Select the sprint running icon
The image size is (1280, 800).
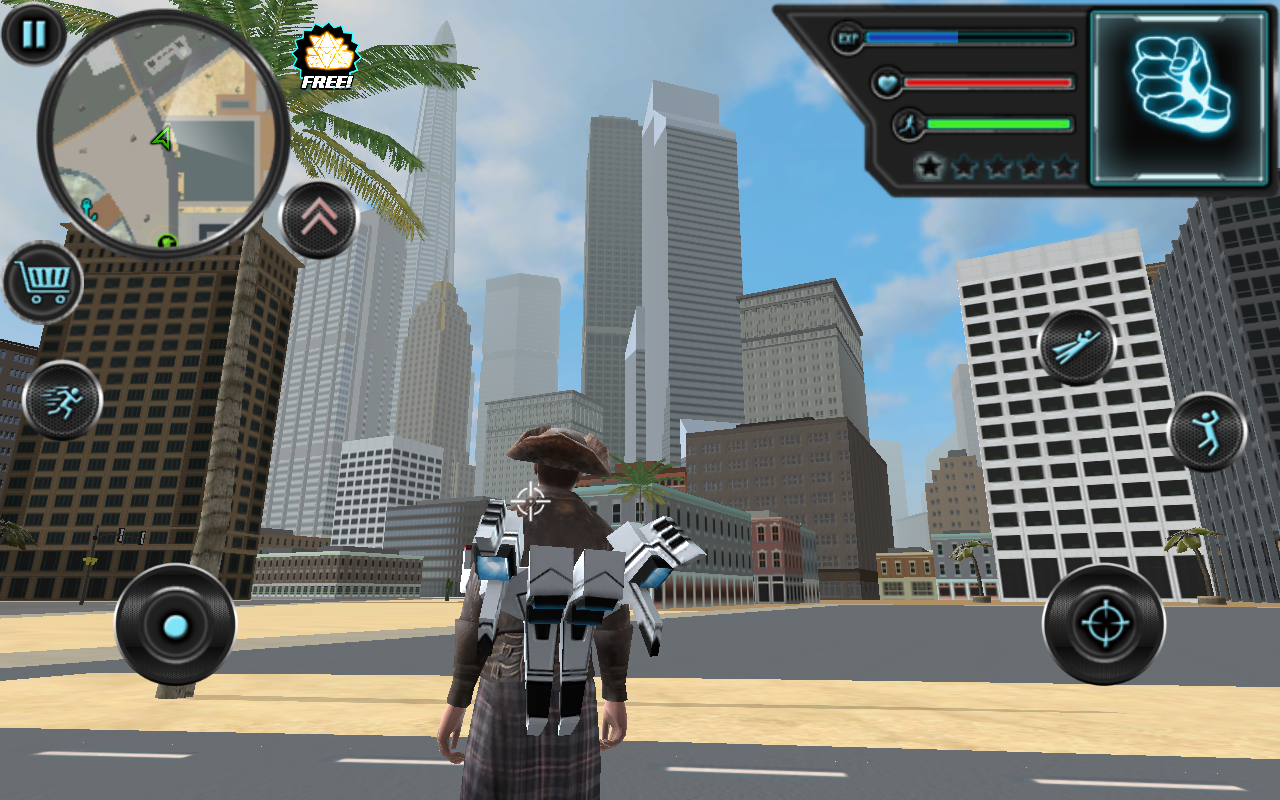62,399
